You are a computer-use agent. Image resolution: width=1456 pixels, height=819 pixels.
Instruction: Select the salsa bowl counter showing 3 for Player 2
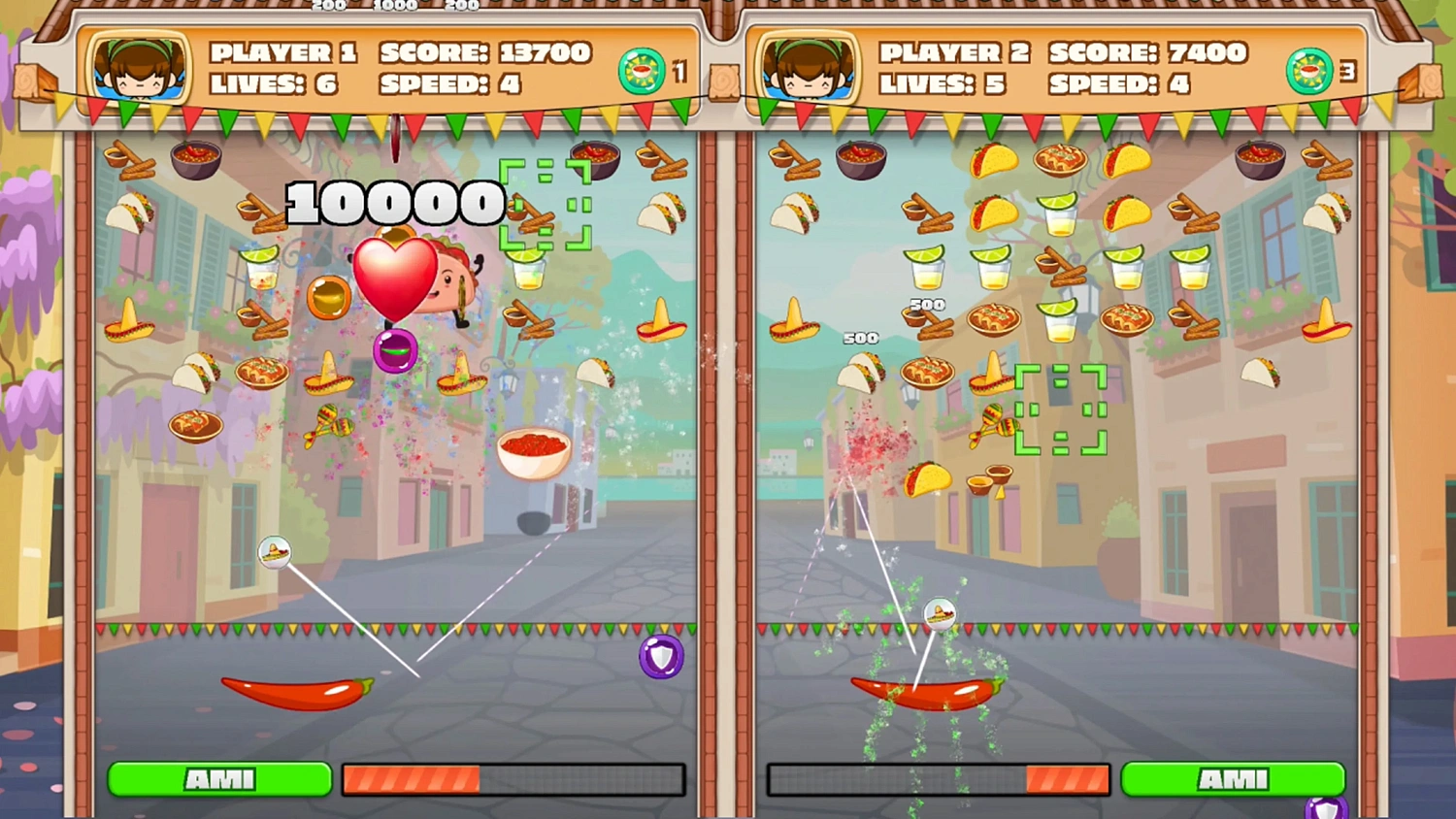point(1310,69)
